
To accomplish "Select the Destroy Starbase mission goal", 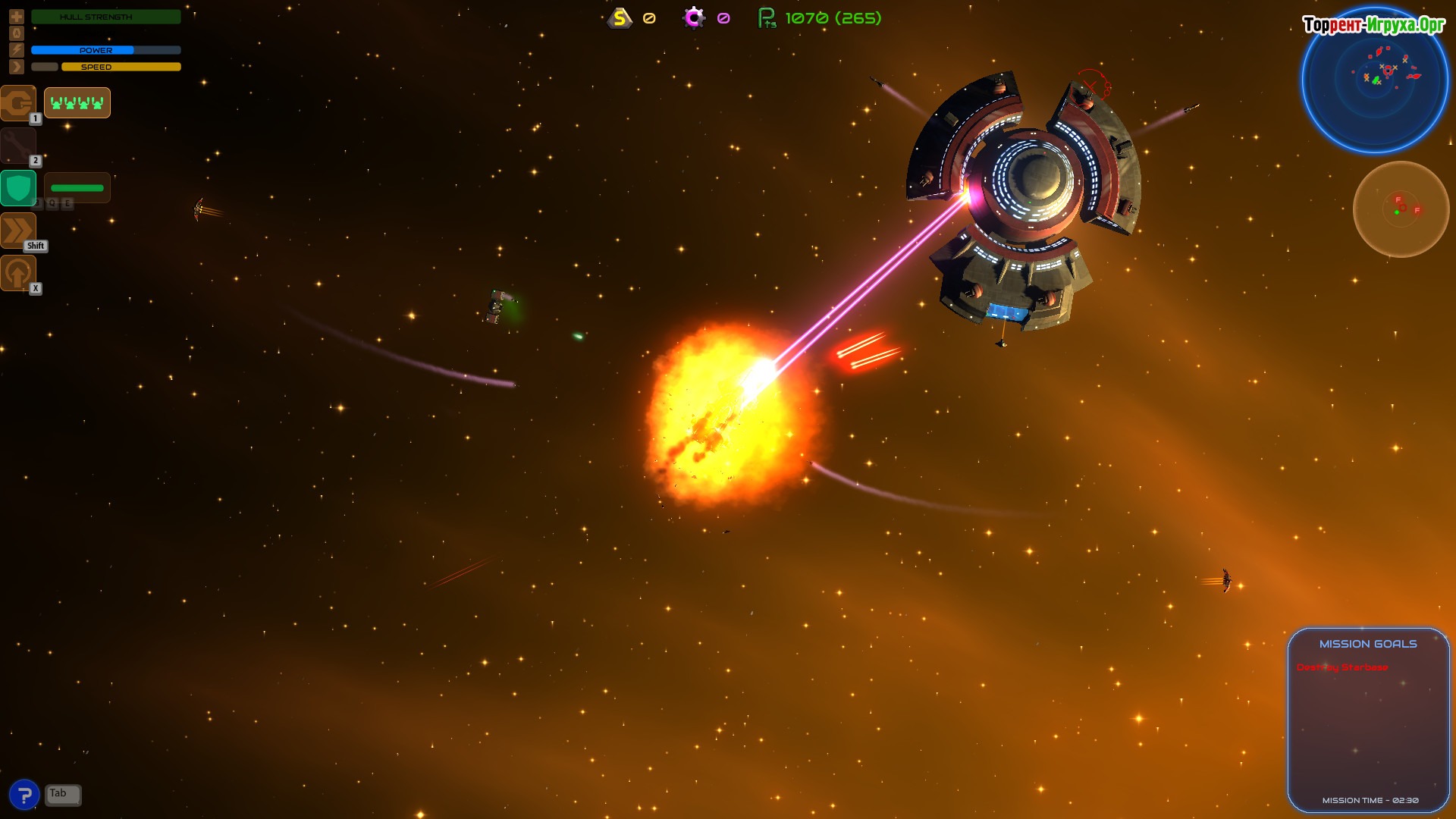I will click(x=1342, y=667).
